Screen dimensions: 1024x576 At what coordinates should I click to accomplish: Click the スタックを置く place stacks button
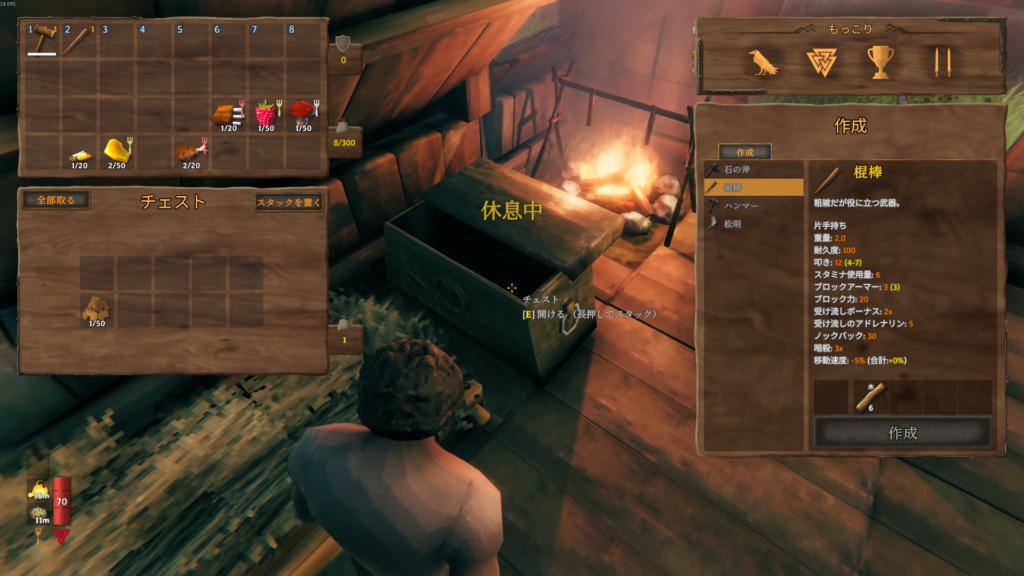(x=289, y=202)
